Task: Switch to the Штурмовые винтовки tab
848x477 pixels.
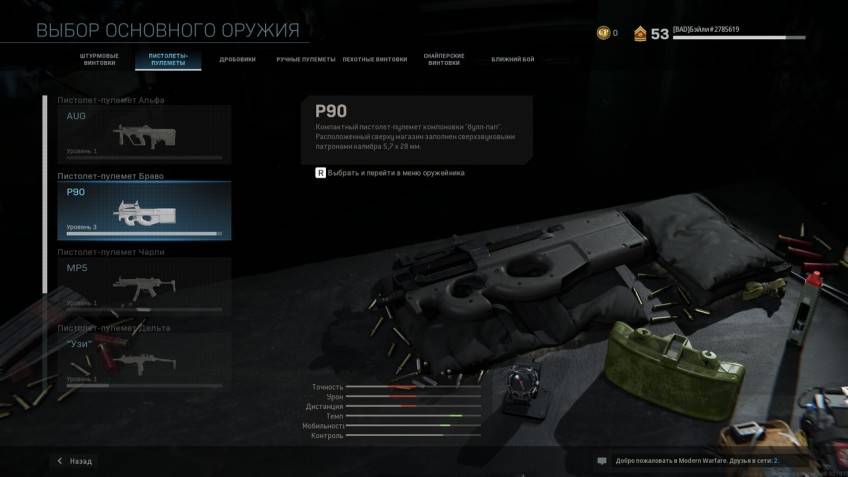Action: [99, 59]
